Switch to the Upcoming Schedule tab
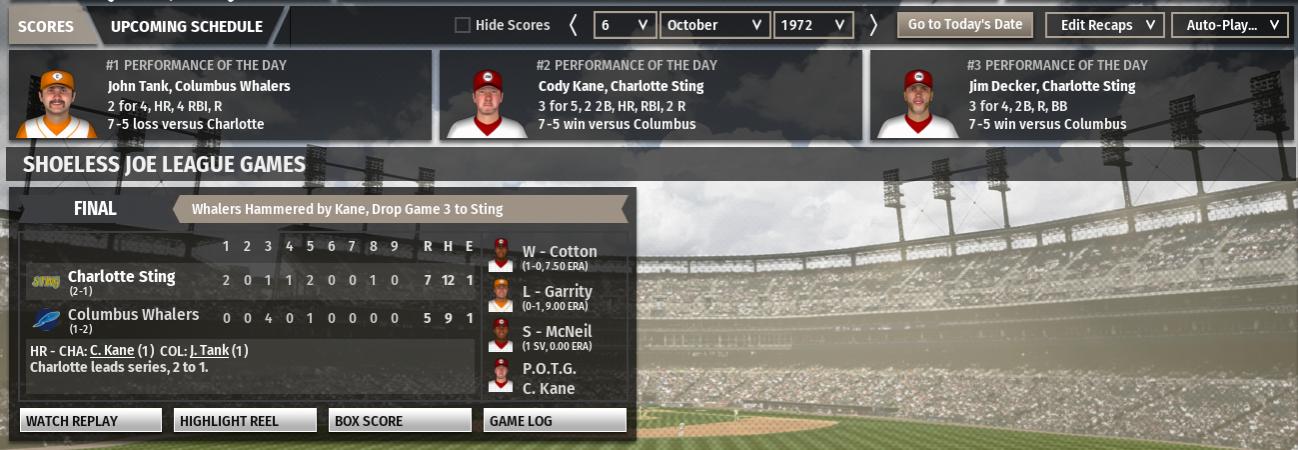 (x=187, y=27)
